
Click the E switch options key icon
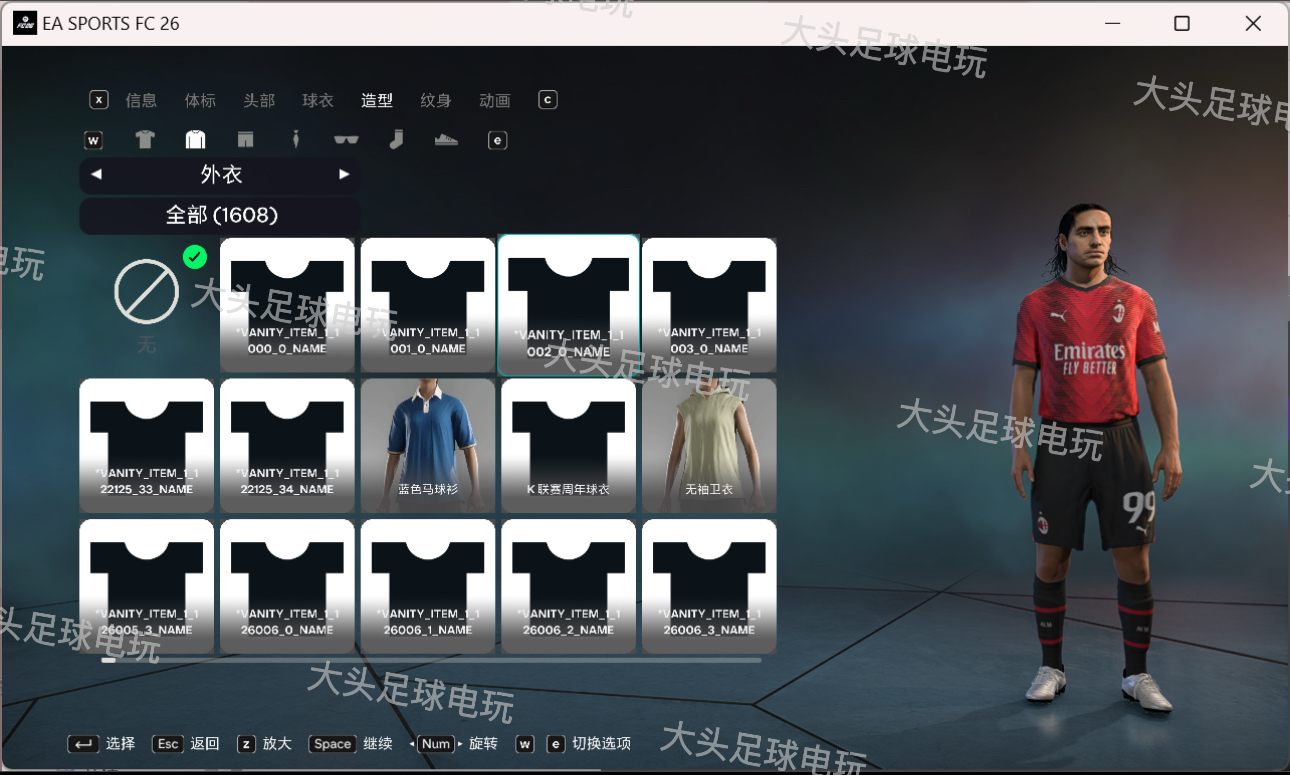[497, 140]
